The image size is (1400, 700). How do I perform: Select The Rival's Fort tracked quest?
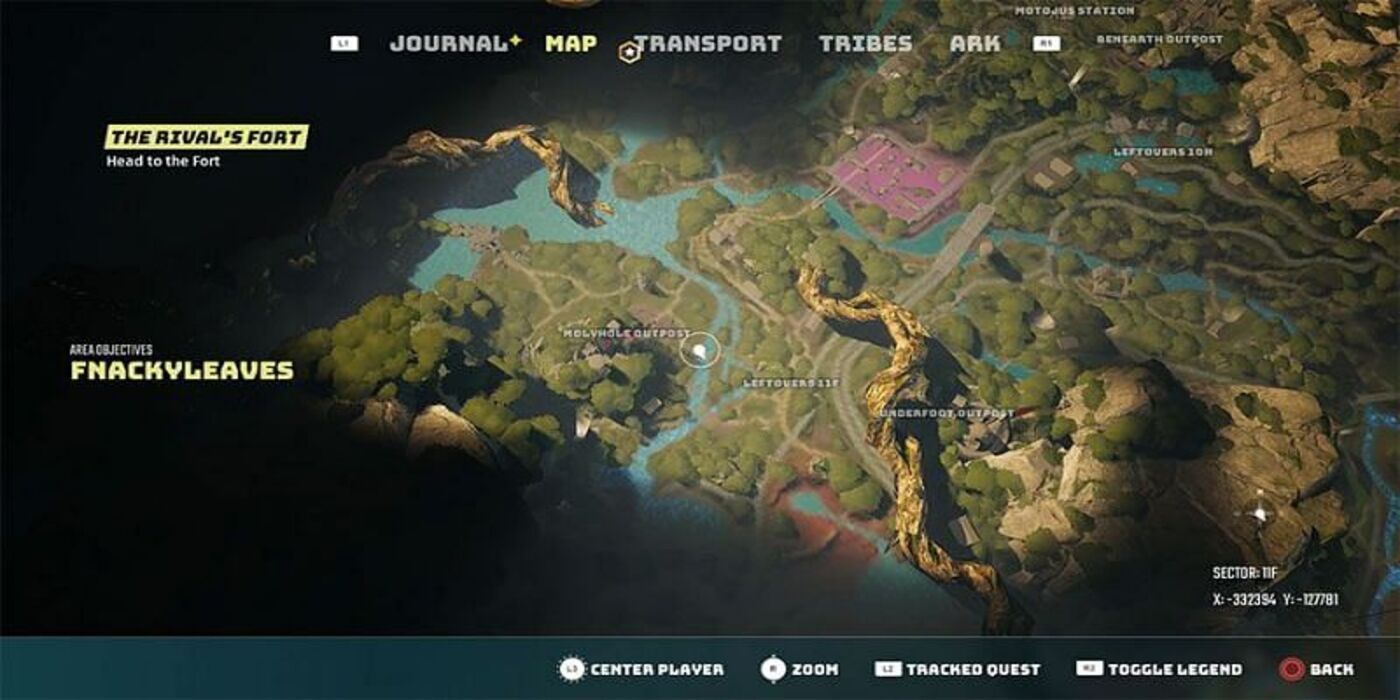coord(207,138)
